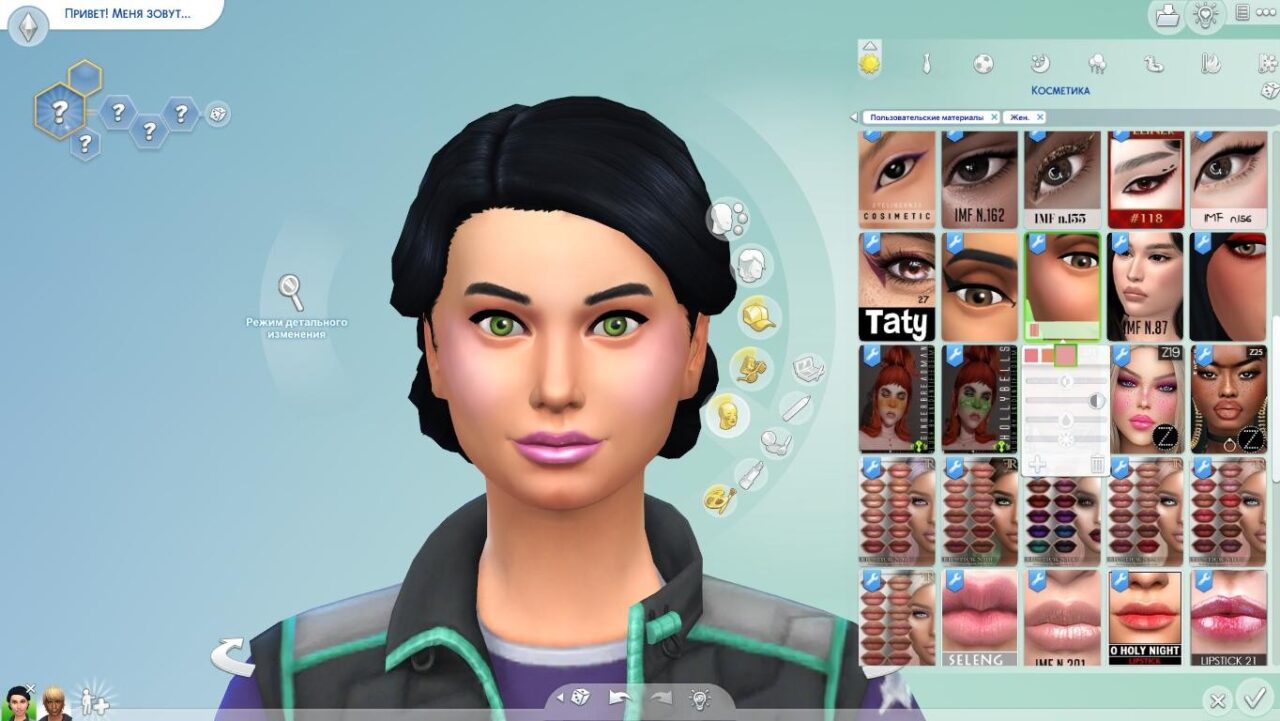This screenshot has height=721, width=1280.
Task: Switch to the athletic soccer ball category
Action: [983, 64]
